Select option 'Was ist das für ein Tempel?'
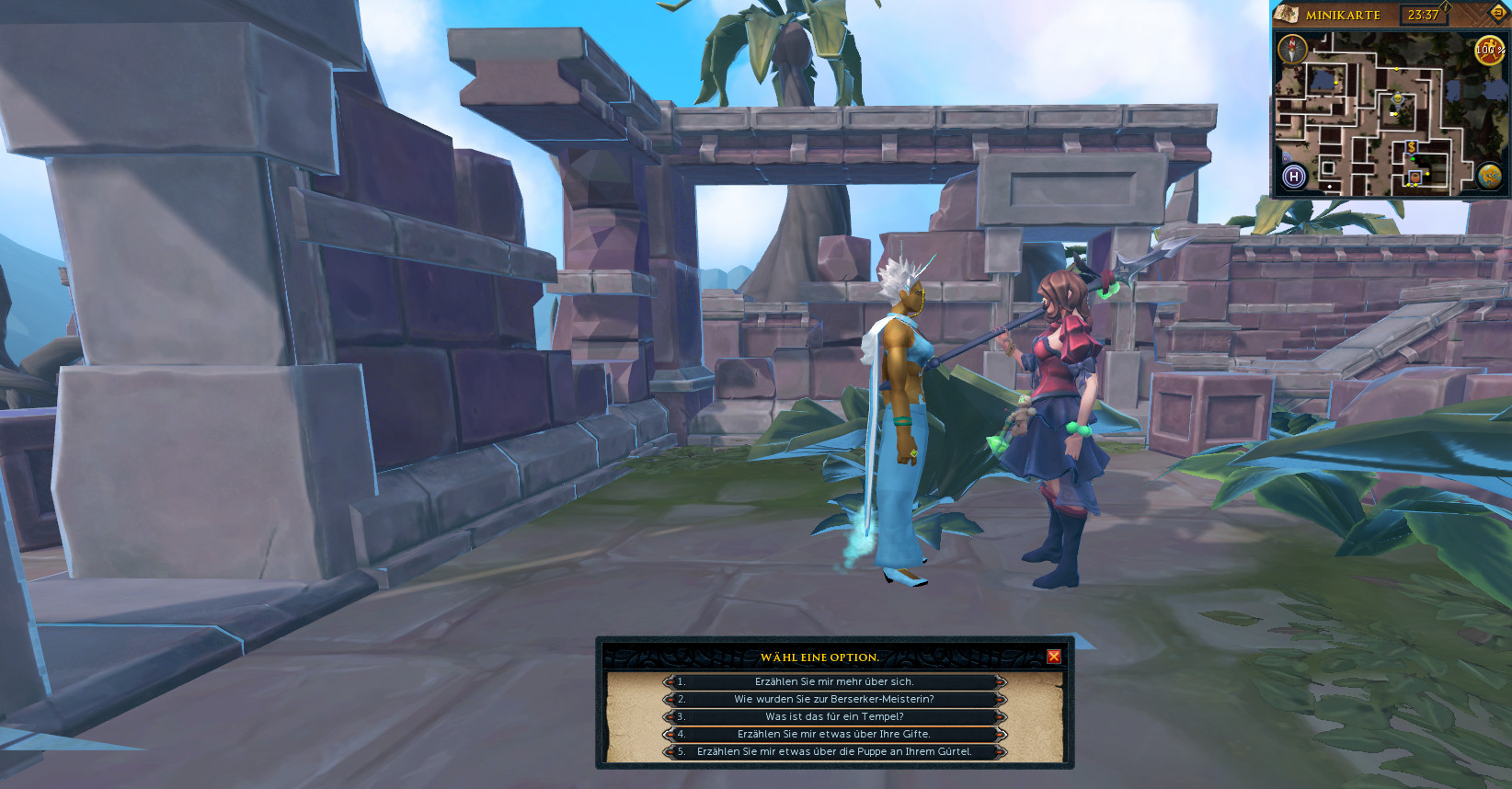This screenshot has width=1512, height=789. [x=834, y=716]
